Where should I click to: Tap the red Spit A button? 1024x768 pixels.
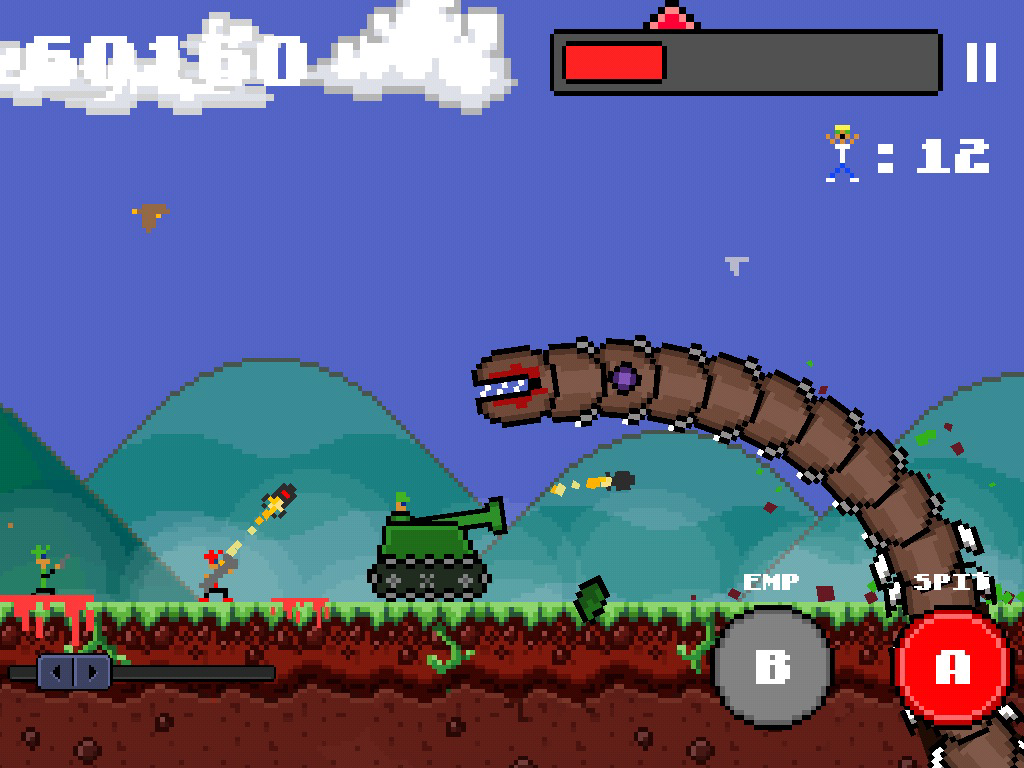click(951, 667)
